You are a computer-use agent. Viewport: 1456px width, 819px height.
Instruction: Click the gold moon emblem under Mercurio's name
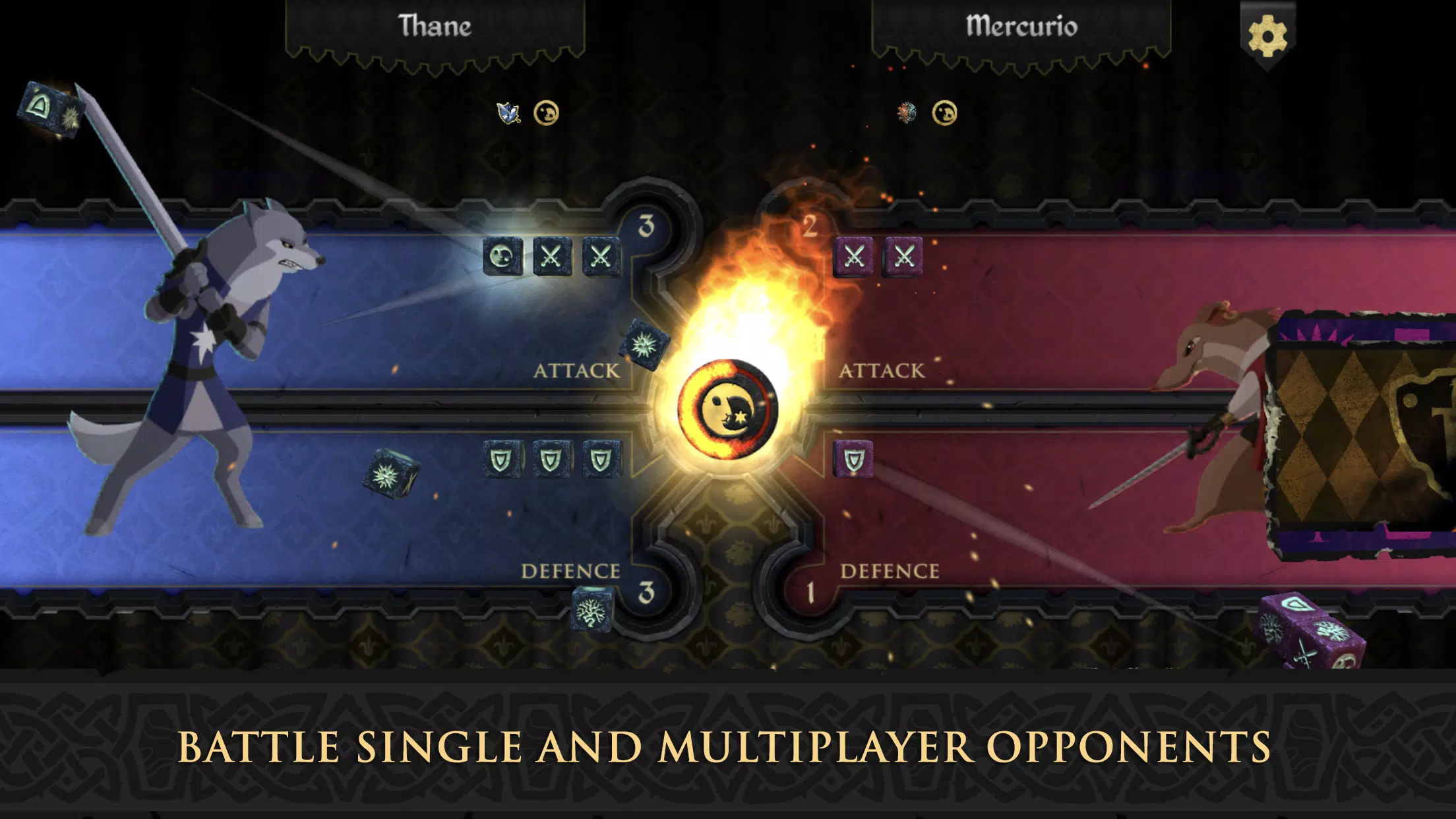tap(944, 111)
